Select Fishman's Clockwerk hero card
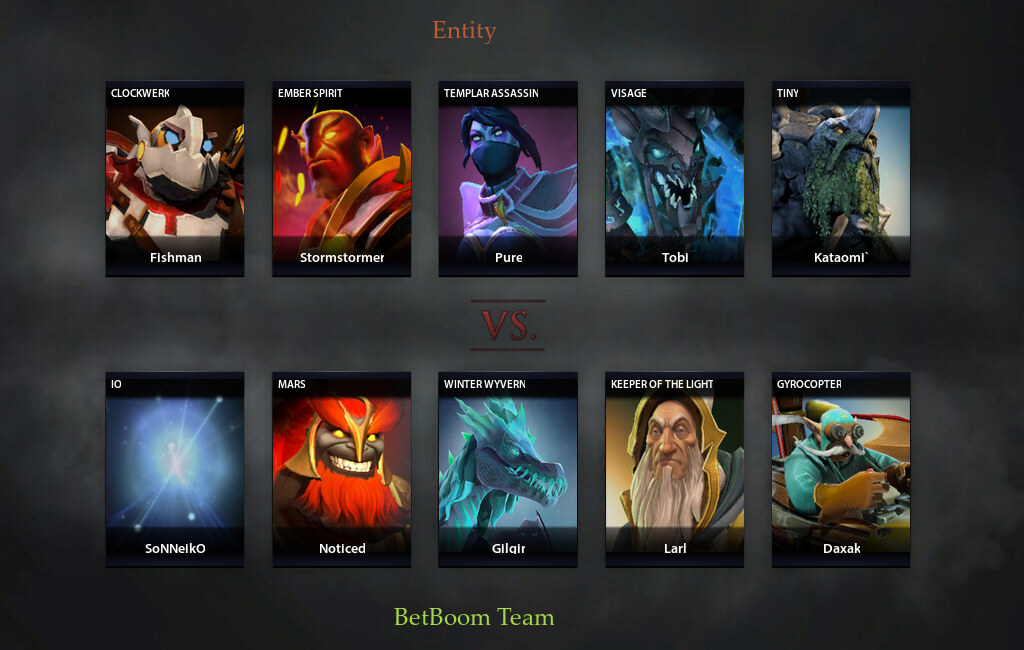 [x=175, y=178]
